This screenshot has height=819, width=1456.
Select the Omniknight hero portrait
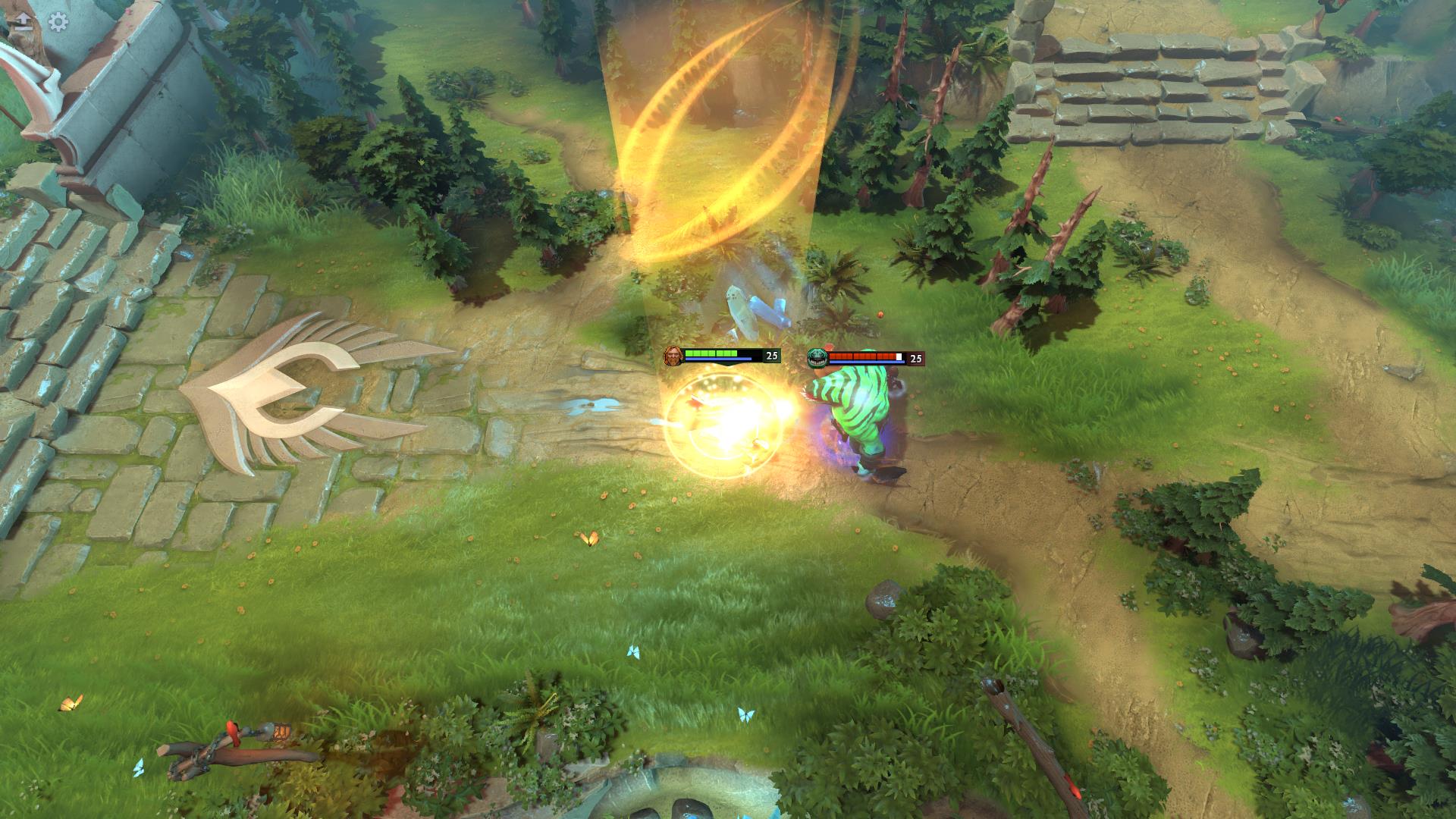click(x=674, y=356)
